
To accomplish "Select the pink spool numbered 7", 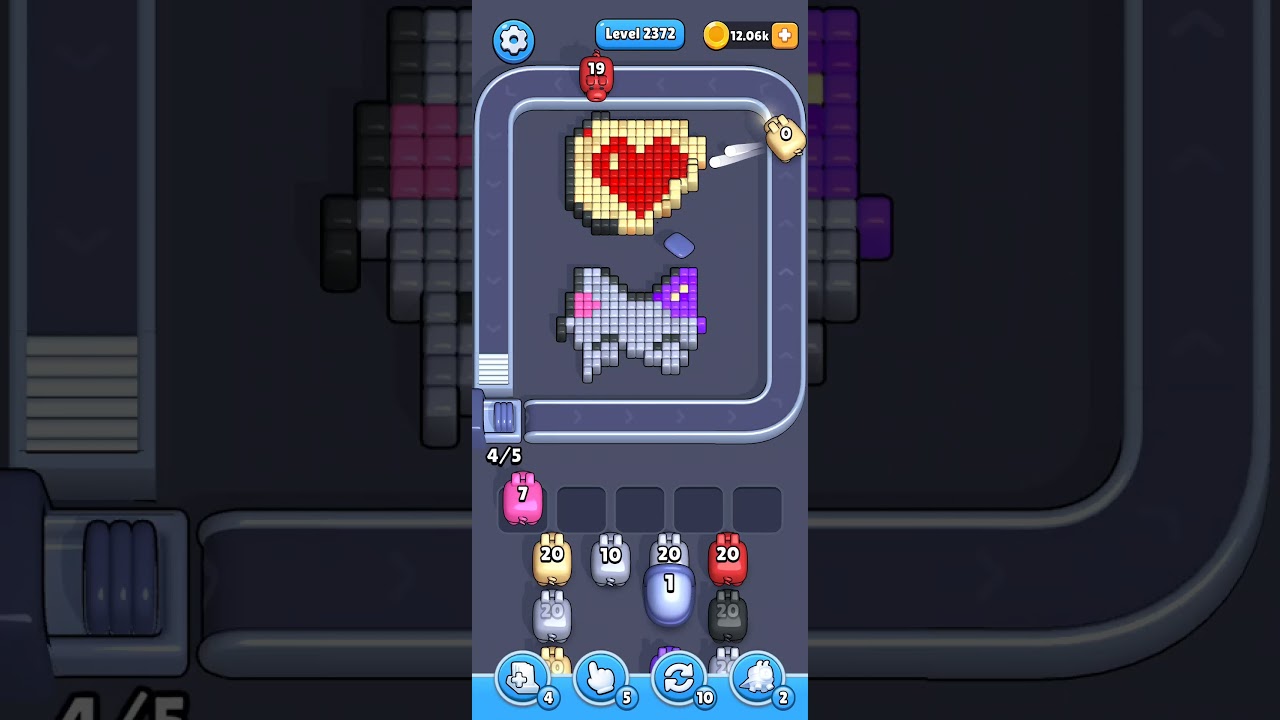I will click(521, 502).
